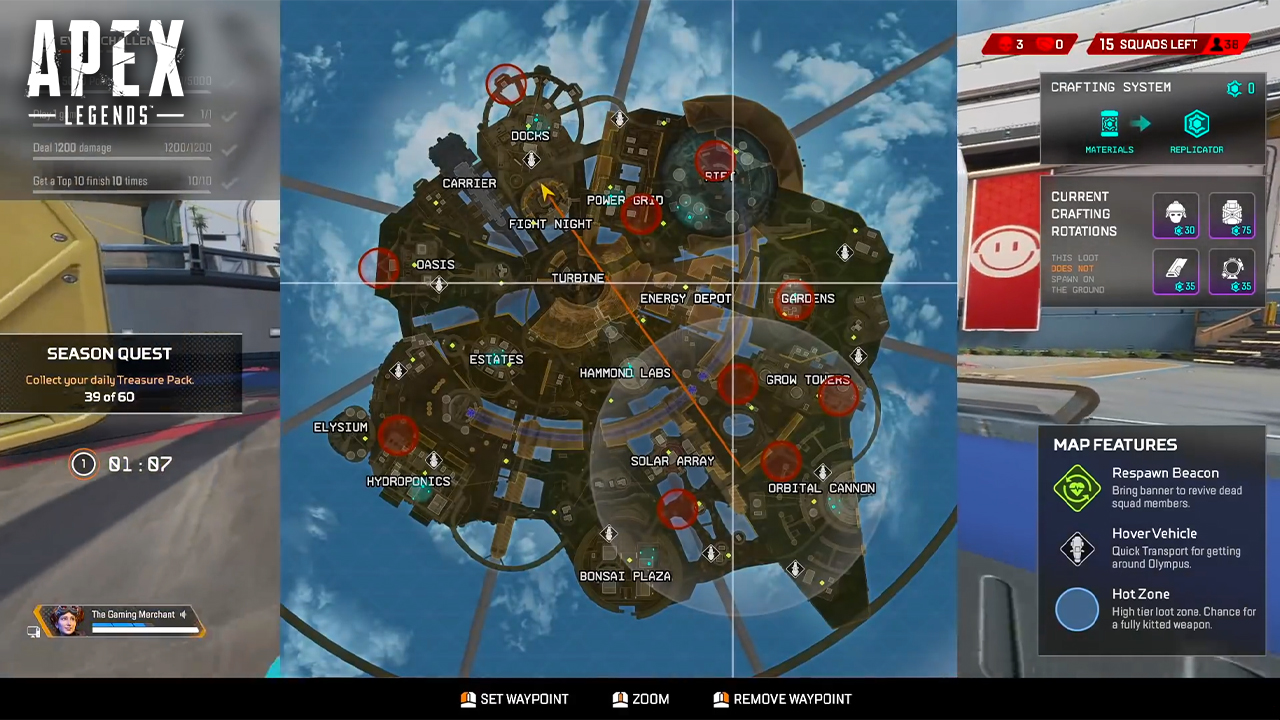Viewport: 1280px width, 720px height.
Task: Click the Set Waypoint button
Action: 515,699
